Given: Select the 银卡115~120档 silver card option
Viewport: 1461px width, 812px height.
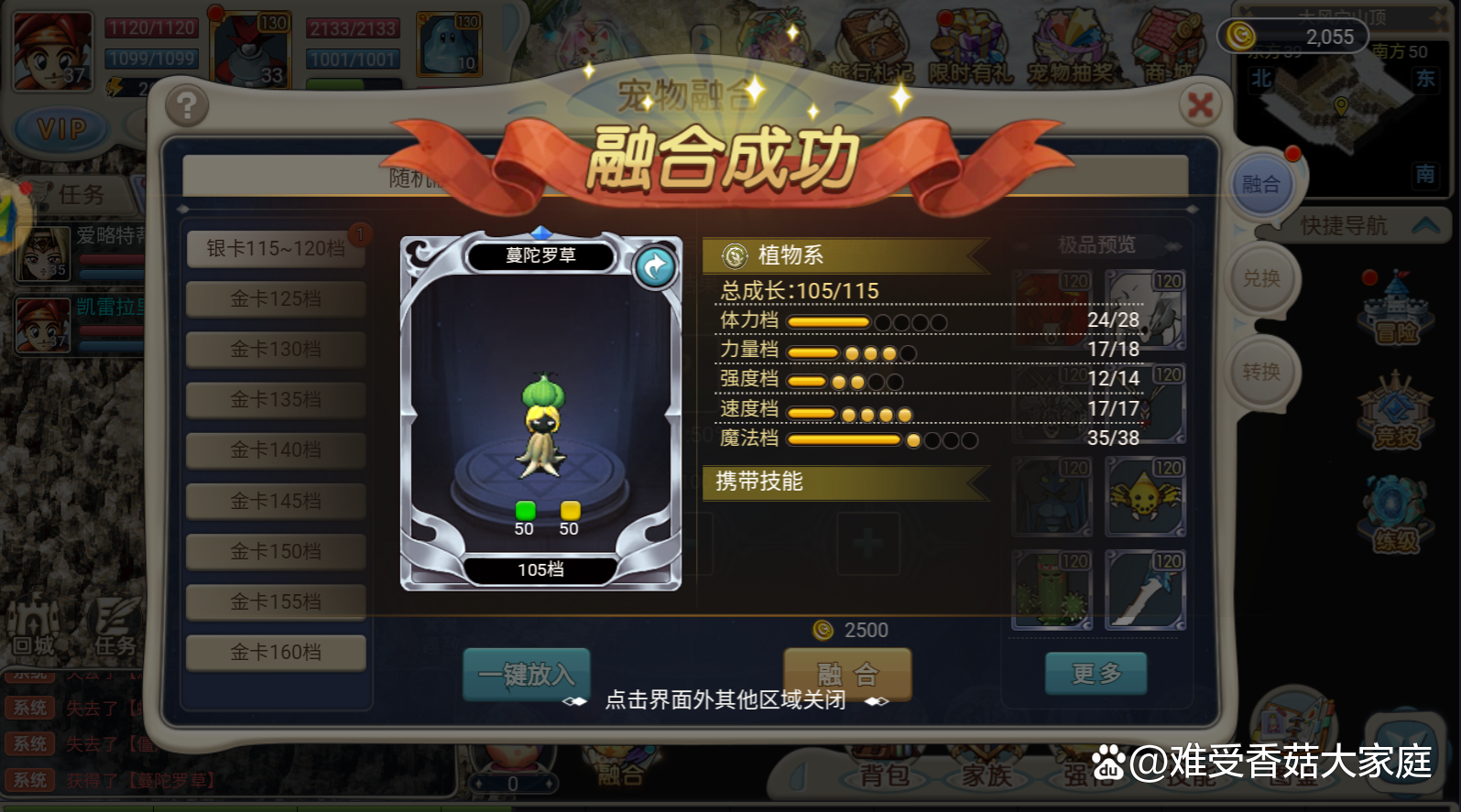Looking at the screenshot, I should 274,248.
